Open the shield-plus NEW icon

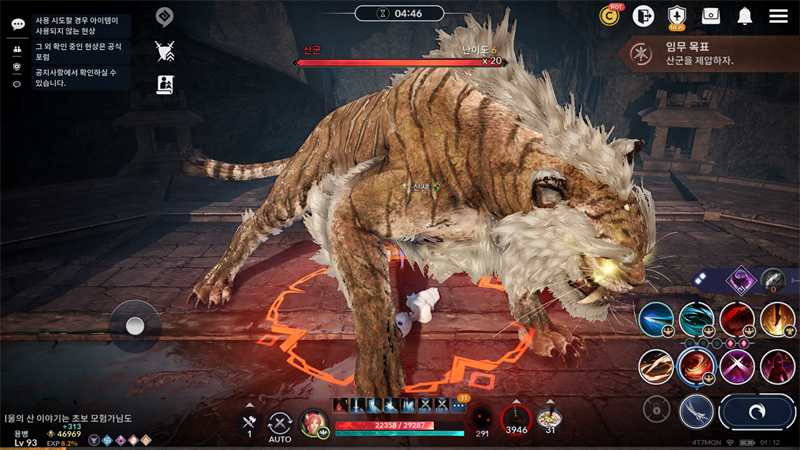click(x=677, y=15)
